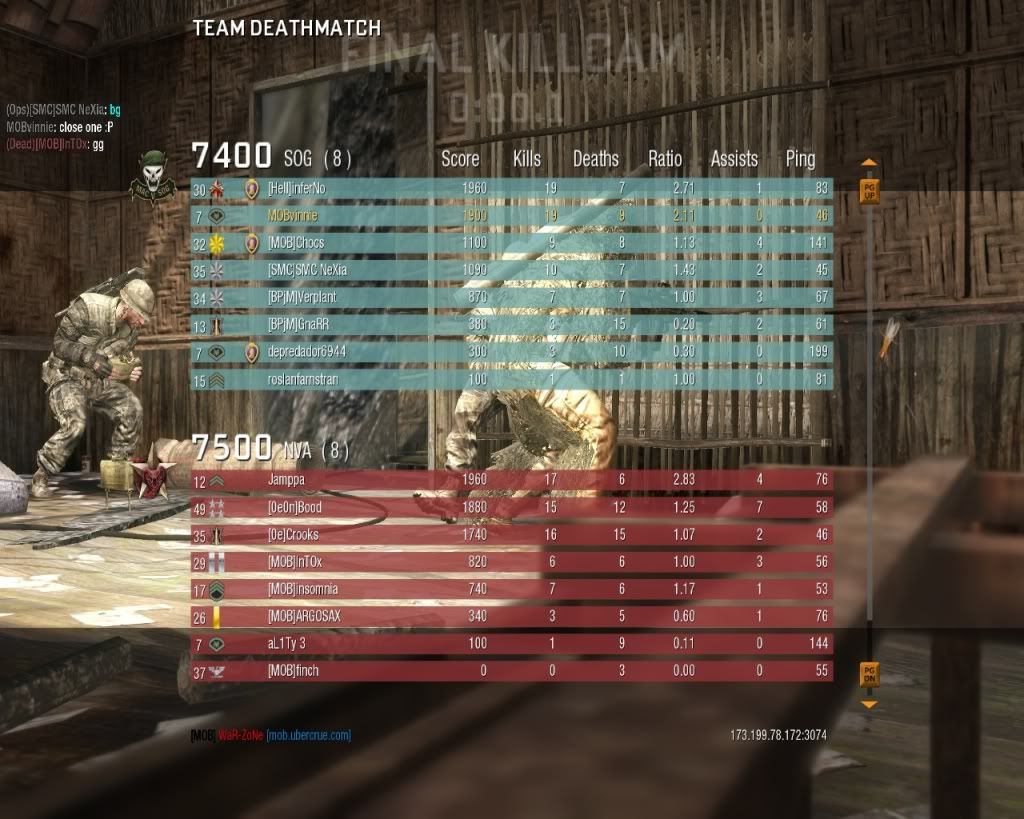The image size is (1024, 819).
Task: Select Jamppa's row on NVA team
Action: coord(511,480)
